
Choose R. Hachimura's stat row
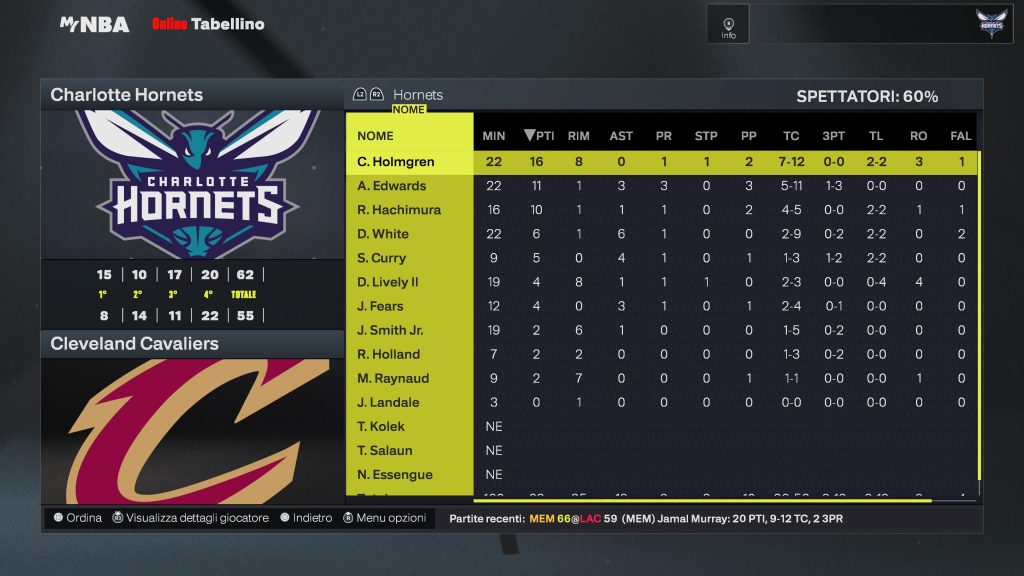tap(399, 210)
